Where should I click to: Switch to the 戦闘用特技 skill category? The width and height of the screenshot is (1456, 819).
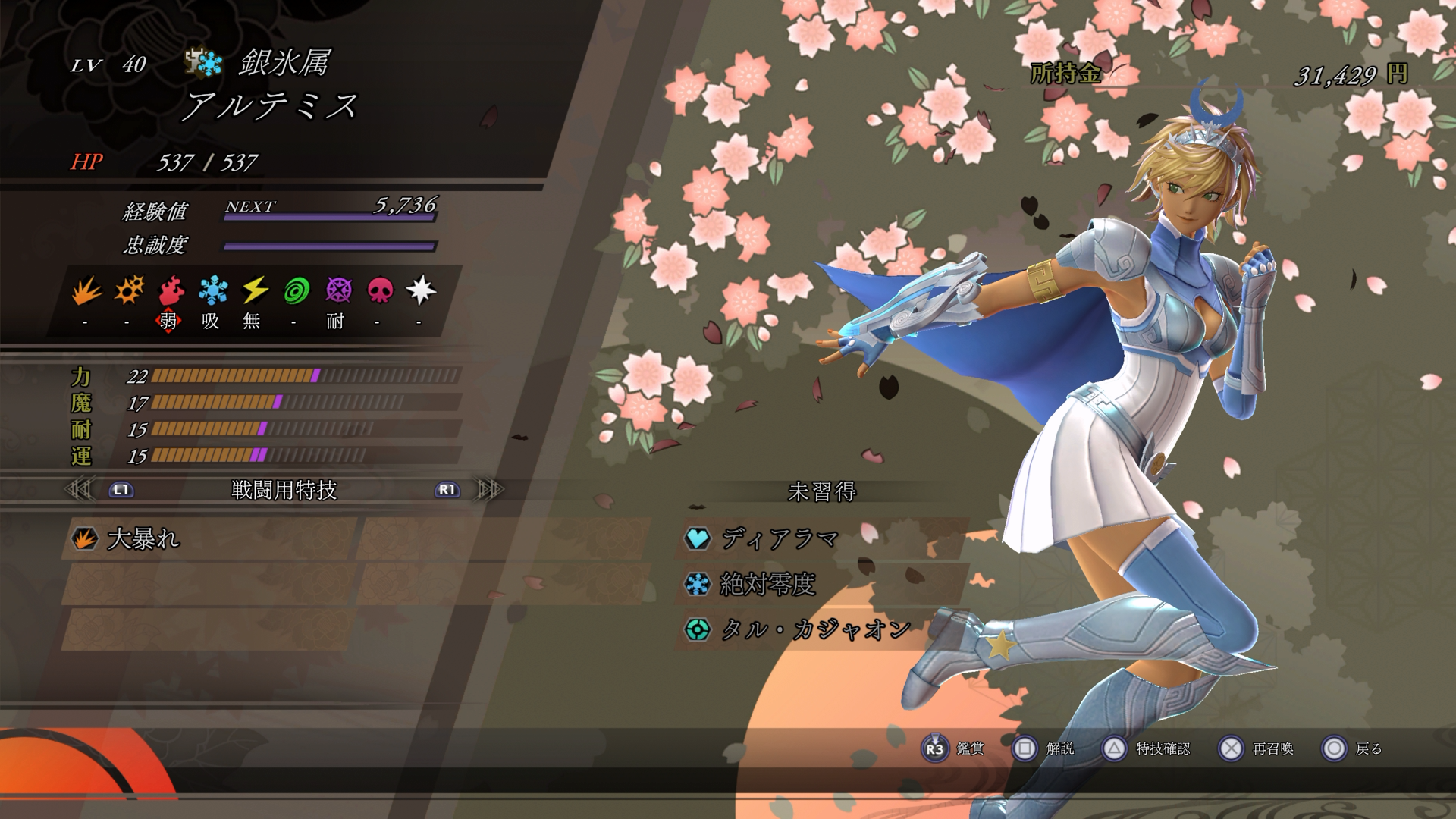pyautogui.click(x=284, y=491)
